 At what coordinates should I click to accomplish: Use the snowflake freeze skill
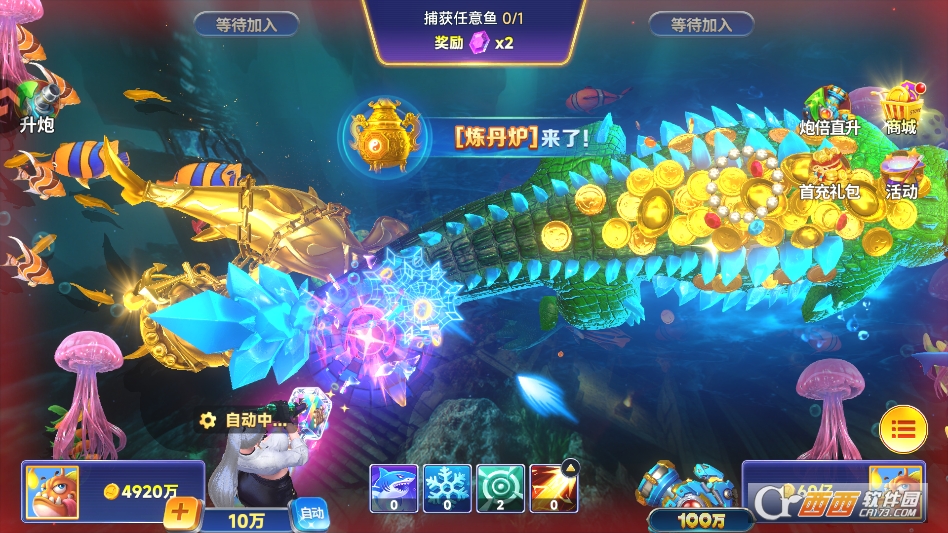click(x=446, y=487)
